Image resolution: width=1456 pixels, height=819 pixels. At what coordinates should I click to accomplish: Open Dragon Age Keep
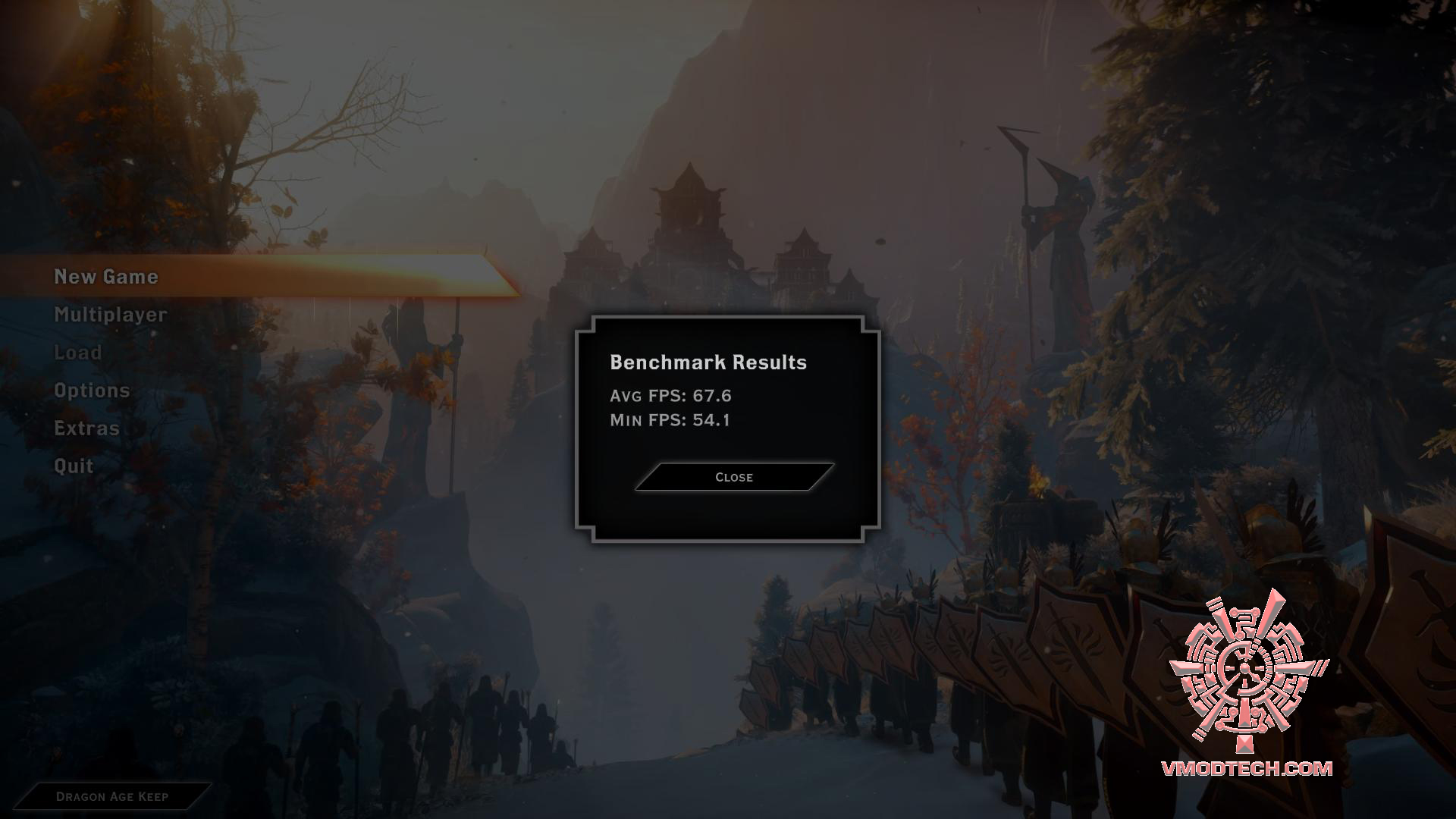tap(112, 796)
